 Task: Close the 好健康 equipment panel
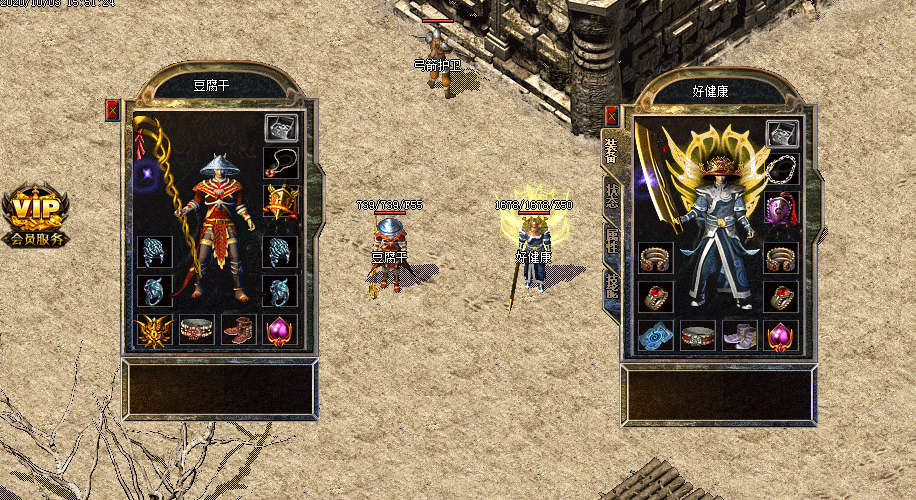612,115
